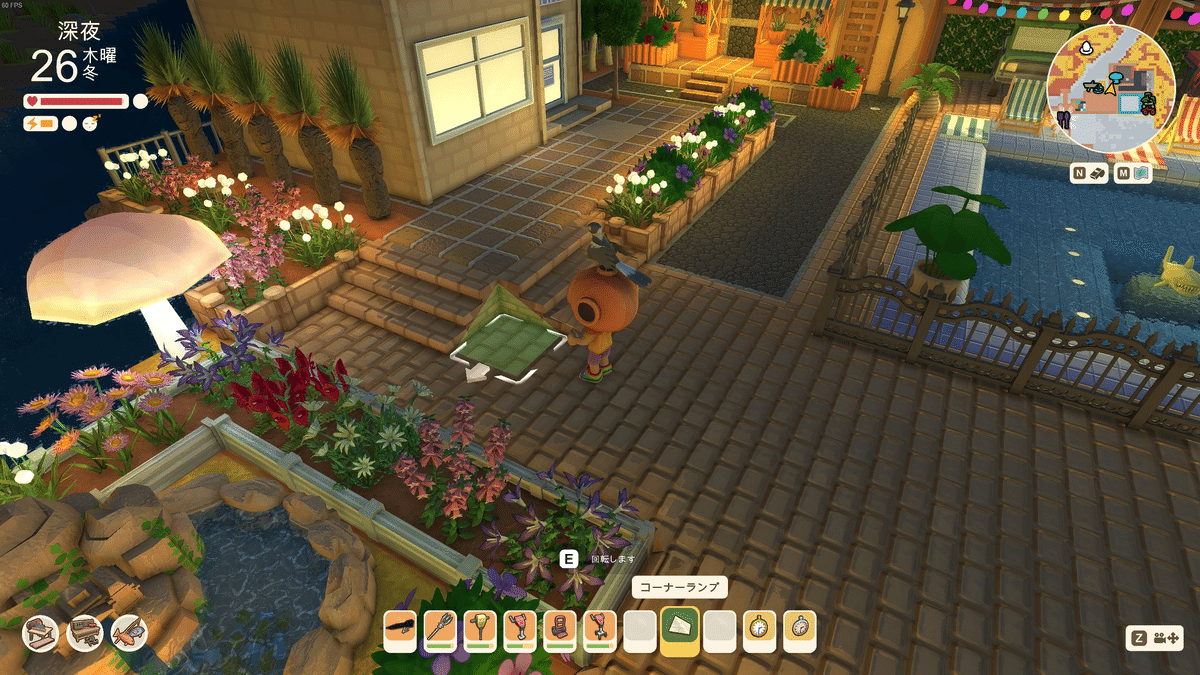Select the red wheeled cart slot
The height and width of the screenshot is (675, 1200).
560,631
